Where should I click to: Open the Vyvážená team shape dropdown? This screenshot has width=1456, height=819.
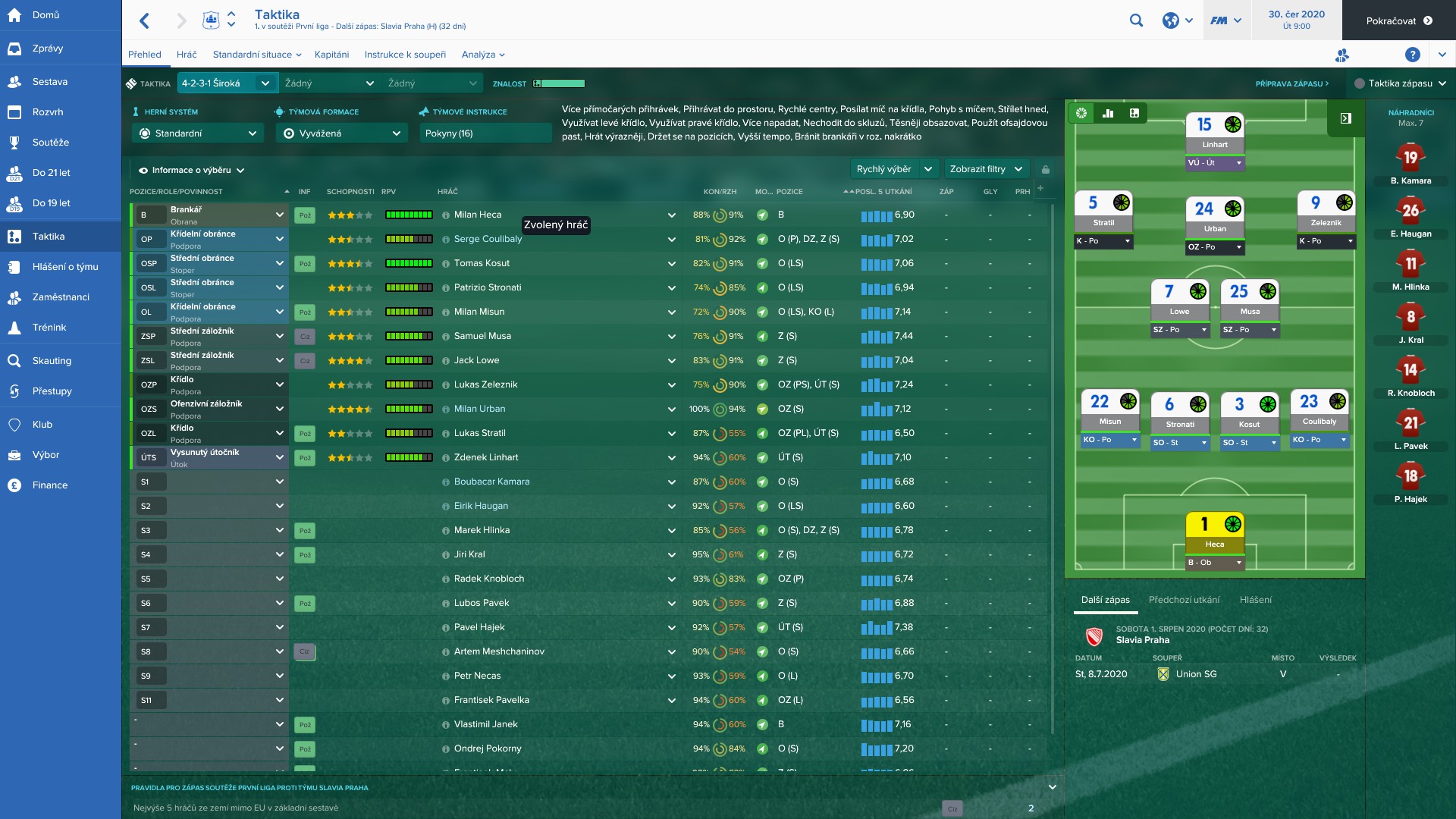(341, 133)
